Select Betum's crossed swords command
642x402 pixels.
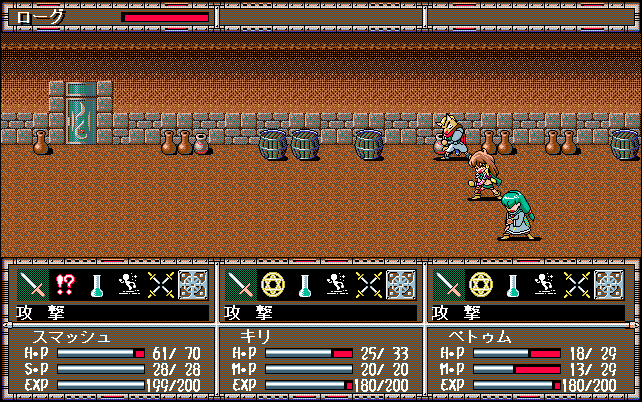pos(577,285)
